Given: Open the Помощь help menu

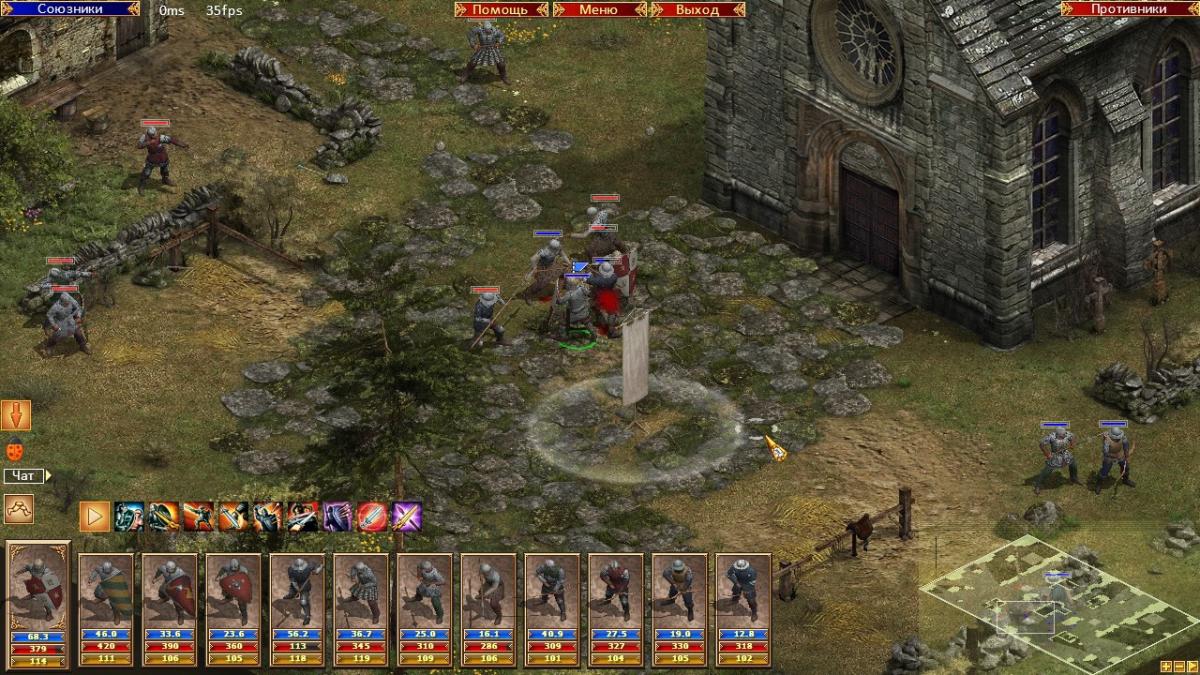Looking at the screenshot, I should pyautogui.click(x=499, y=9).
